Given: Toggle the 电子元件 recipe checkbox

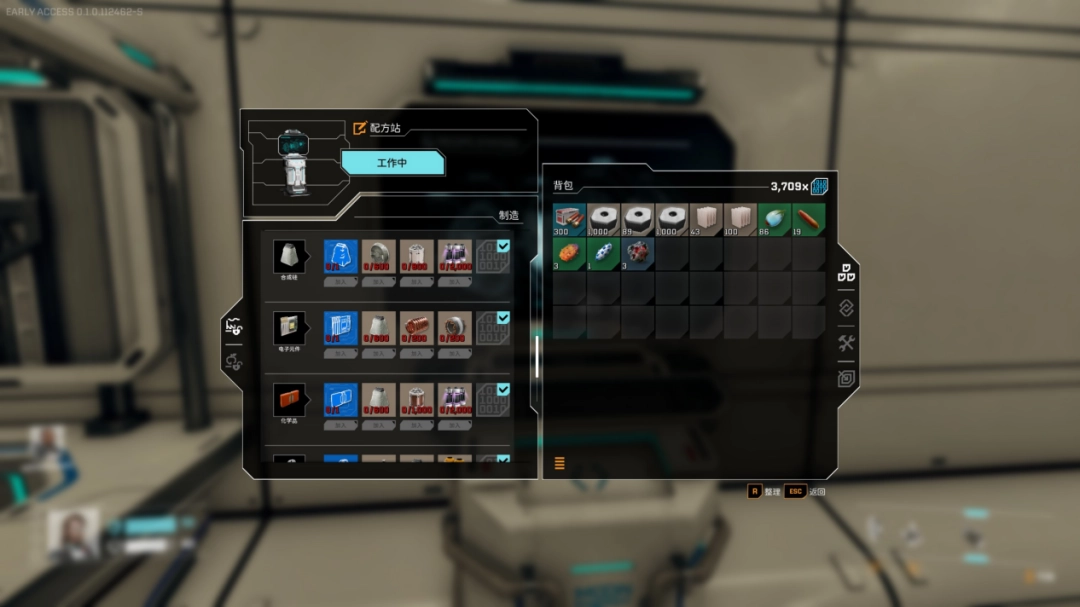Looking at the screenshot, I should pyautogui.click(x=503, y=318).
